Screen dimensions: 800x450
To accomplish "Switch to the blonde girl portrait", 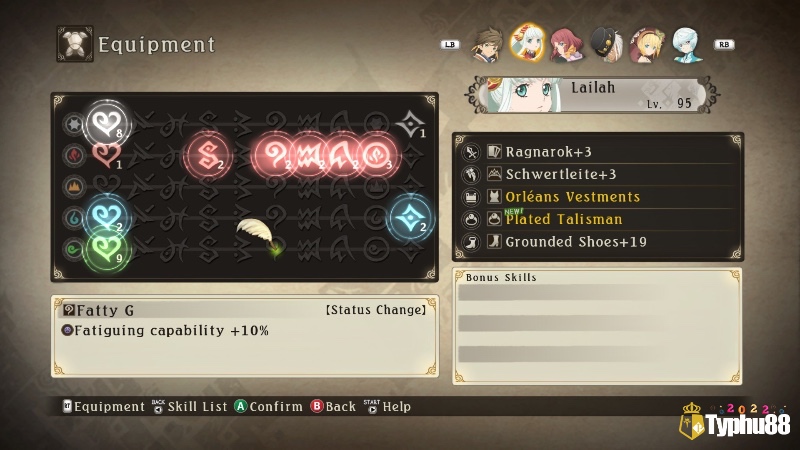I will pyautogui.click(x=644, y=44).
